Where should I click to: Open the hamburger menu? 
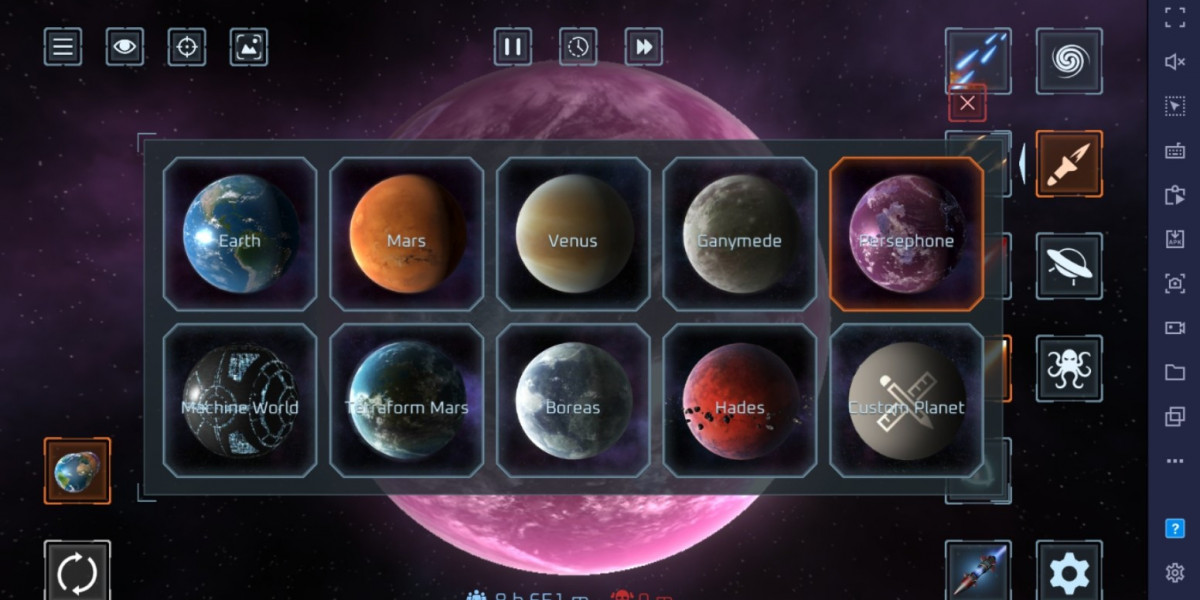(63, 47)
